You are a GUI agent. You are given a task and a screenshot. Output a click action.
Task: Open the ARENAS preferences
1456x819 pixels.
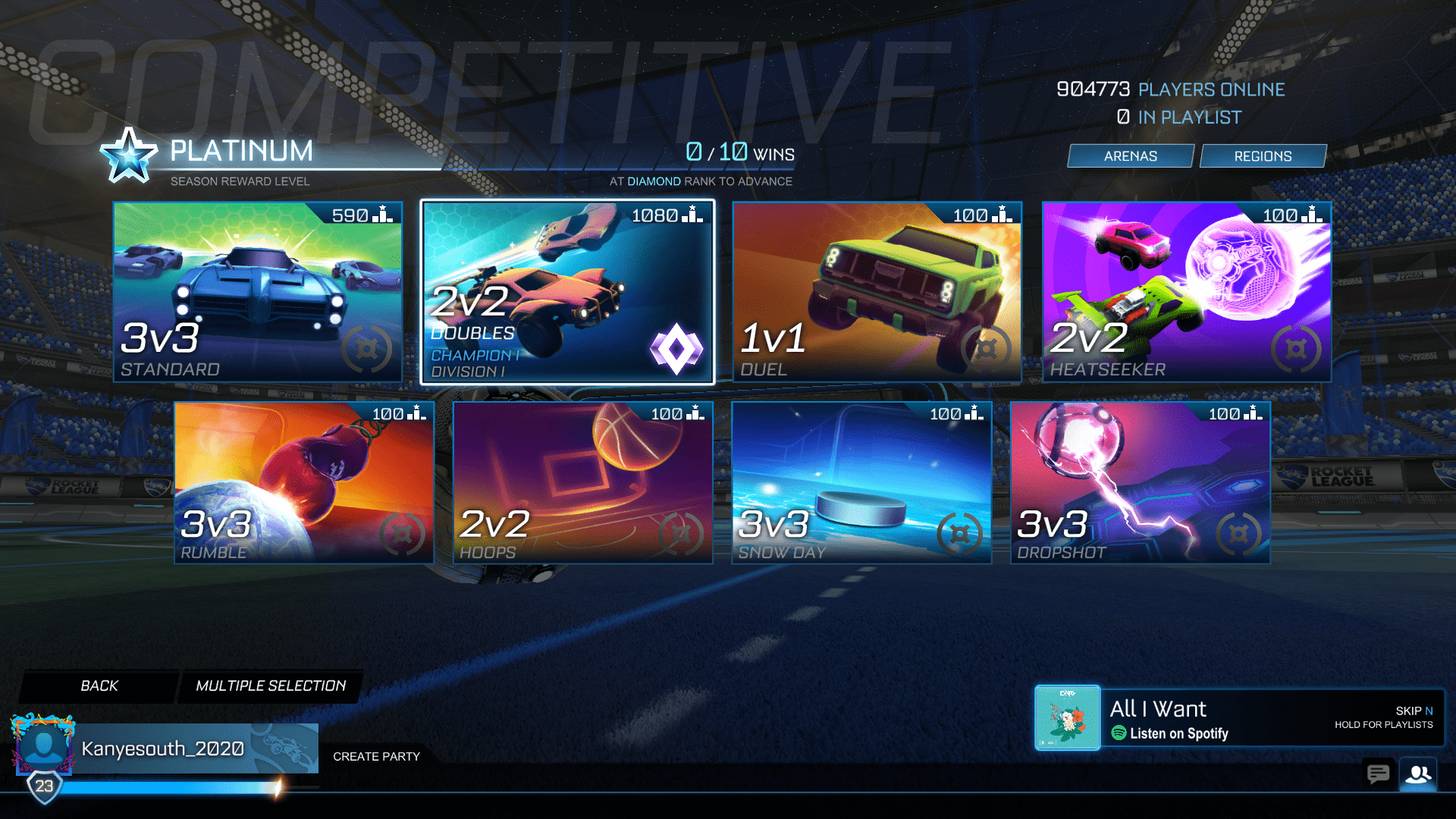1130,155
